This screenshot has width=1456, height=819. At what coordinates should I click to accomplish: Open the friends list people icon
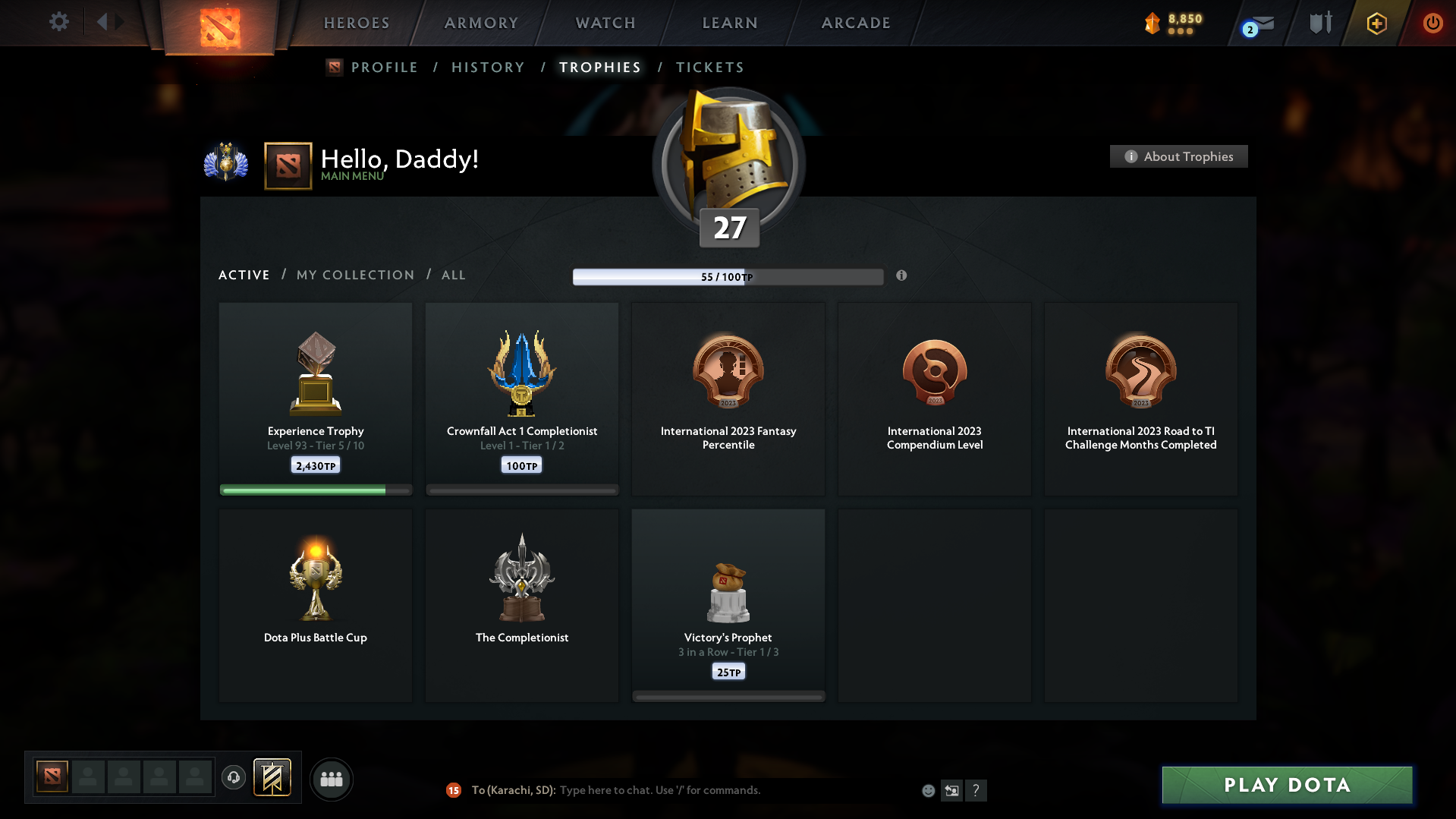click(332, 778)
